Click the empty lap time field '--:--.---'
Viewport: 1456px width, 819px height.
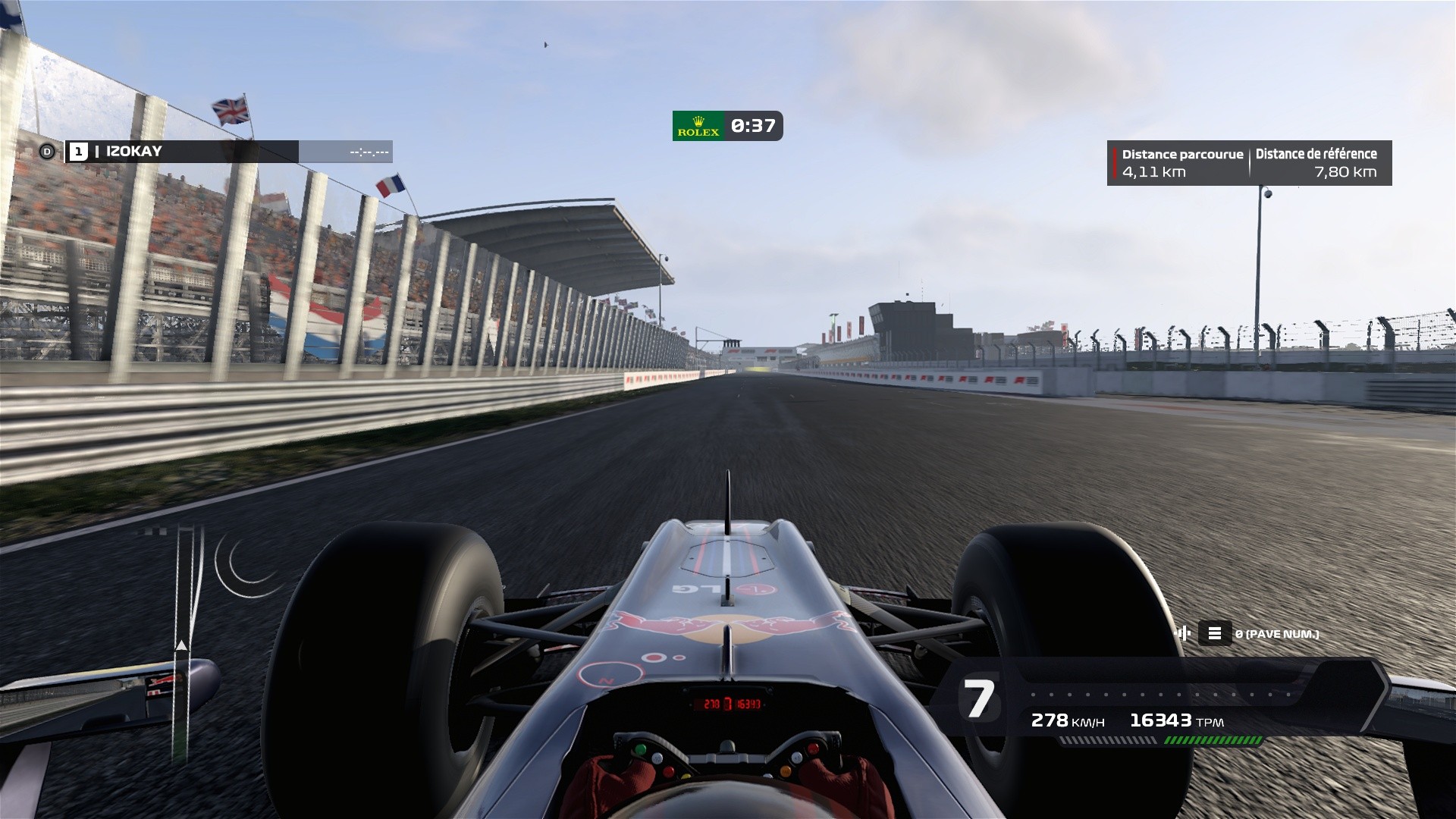[x=369, y=152]
